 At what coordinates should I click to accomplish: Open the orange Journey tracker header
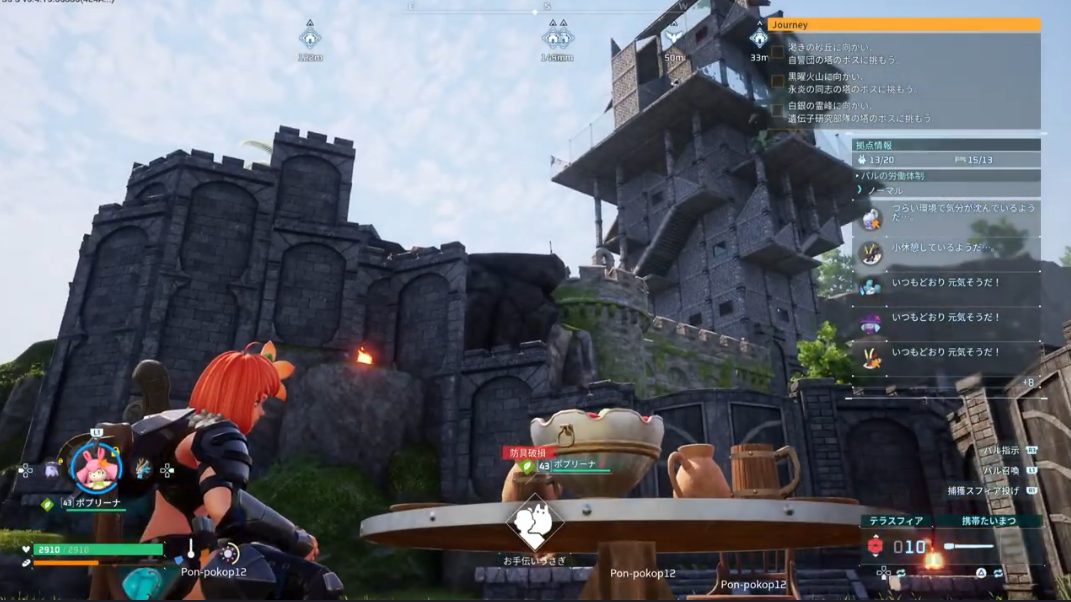[x=904, y=25]
